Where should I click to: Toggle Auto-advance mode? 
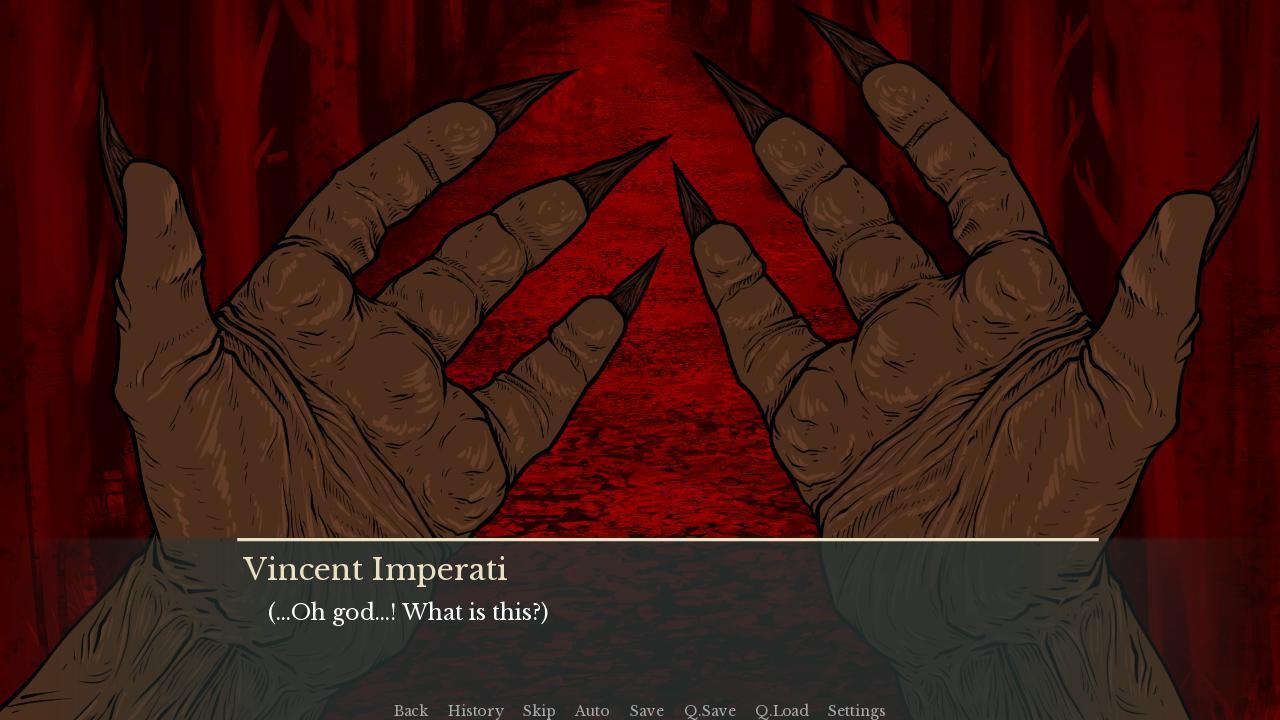(592, 710)
